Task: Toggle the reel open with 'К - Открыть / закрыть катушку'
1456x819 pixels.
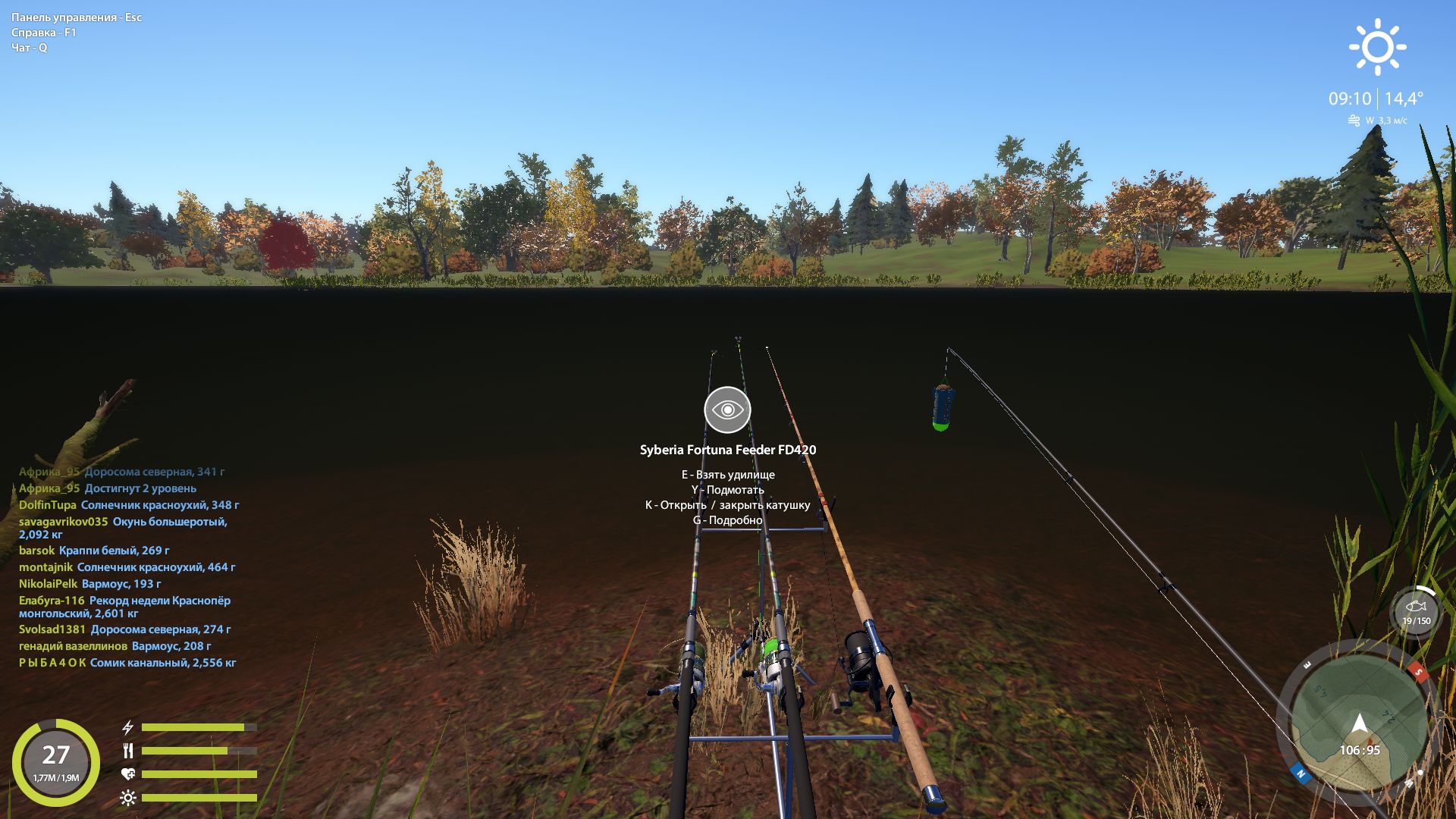Action: 727,504
